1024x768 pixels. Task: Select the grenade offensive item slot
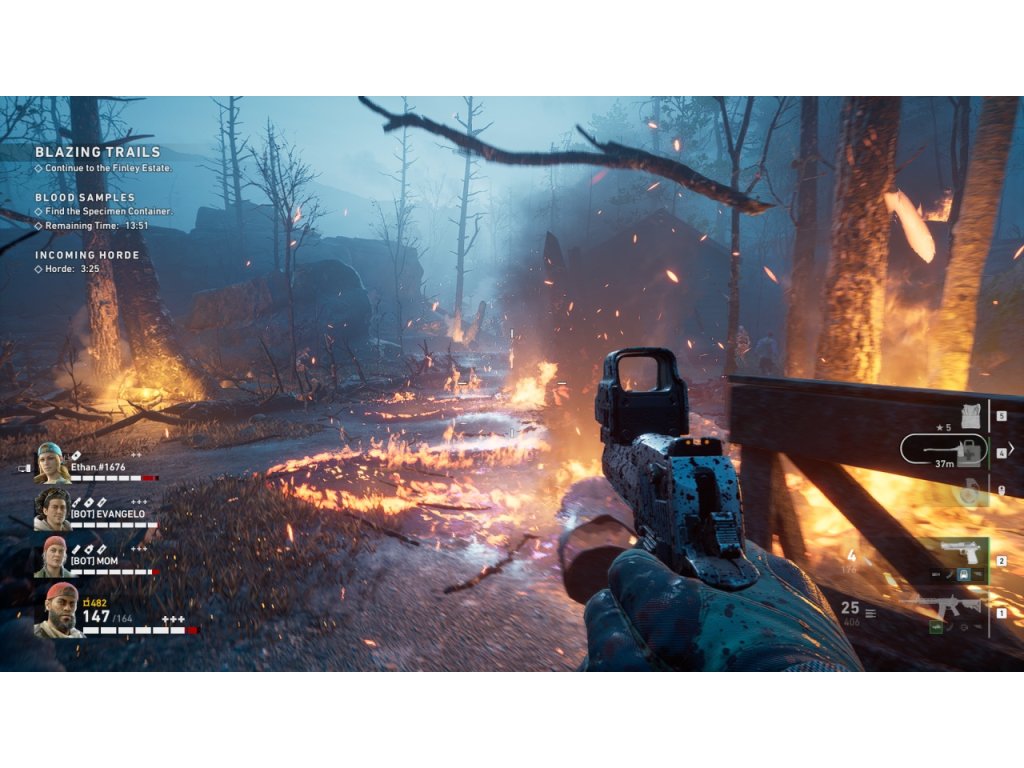click(966, 491)
